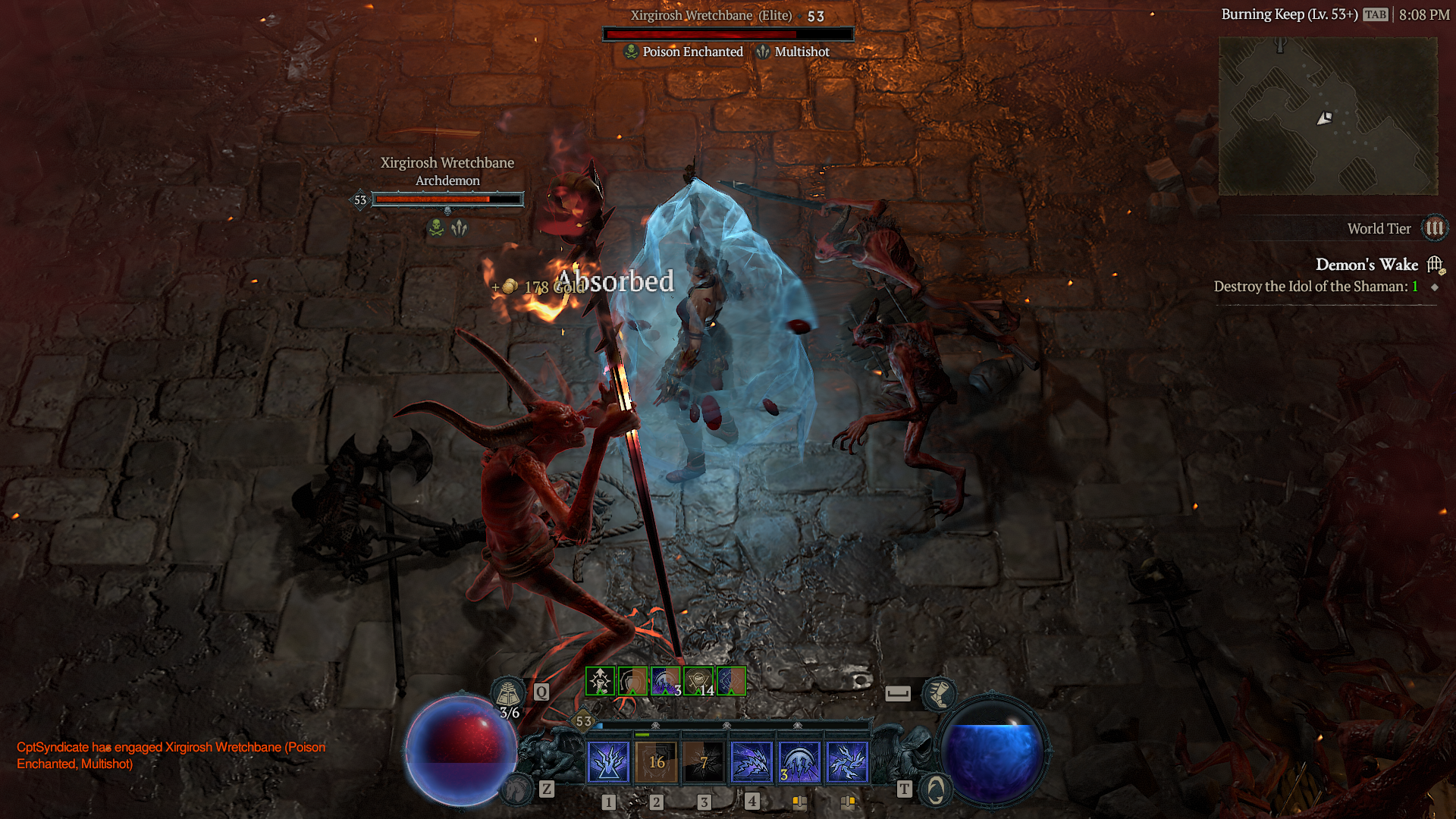The image size is (1456, 819).
Task: Click the Poison Enchanted affix icon
Action: click(x=631, y=52)
